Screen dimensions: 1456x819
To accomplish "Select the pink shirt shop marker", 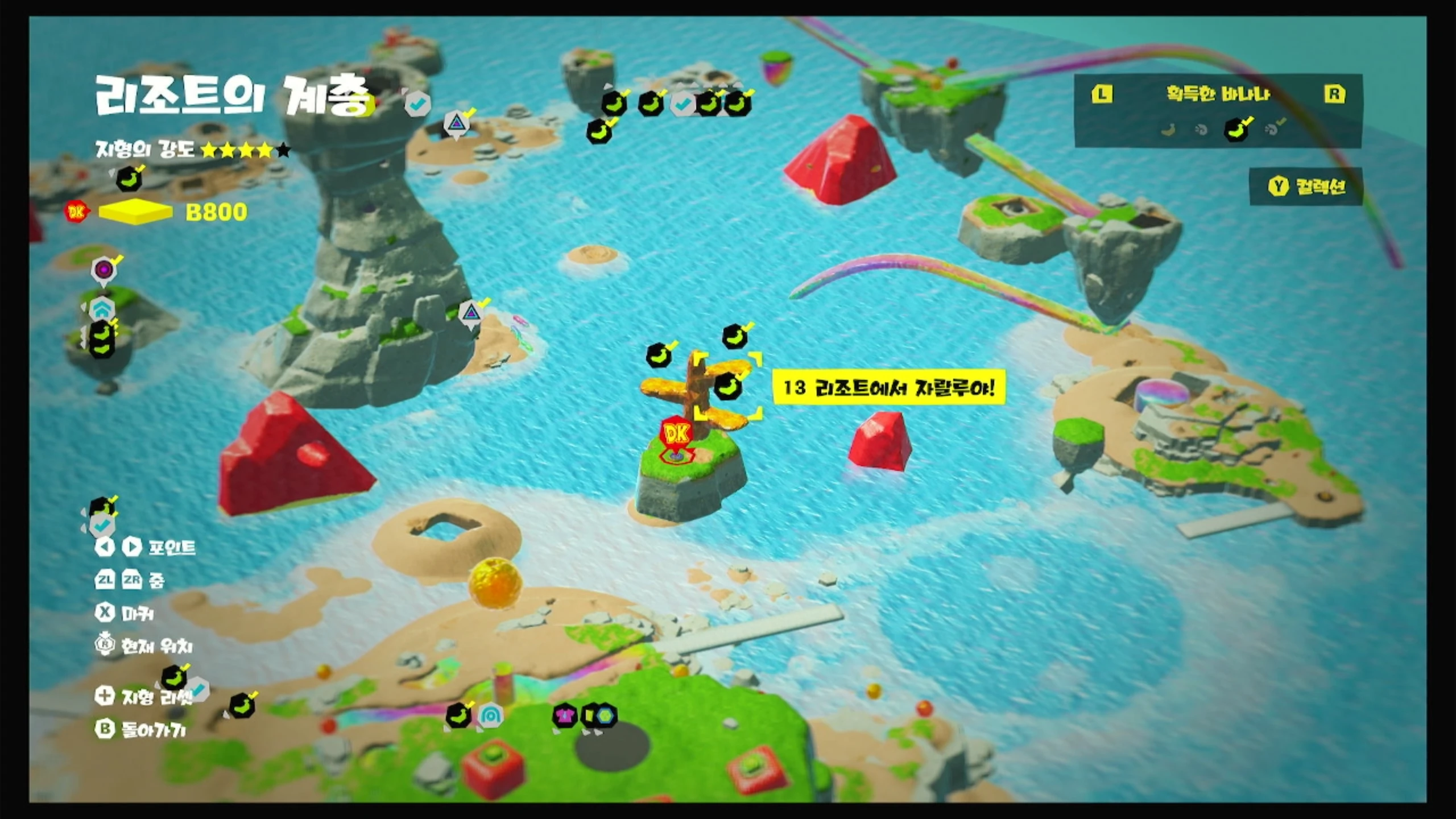I will coord(564,715).
